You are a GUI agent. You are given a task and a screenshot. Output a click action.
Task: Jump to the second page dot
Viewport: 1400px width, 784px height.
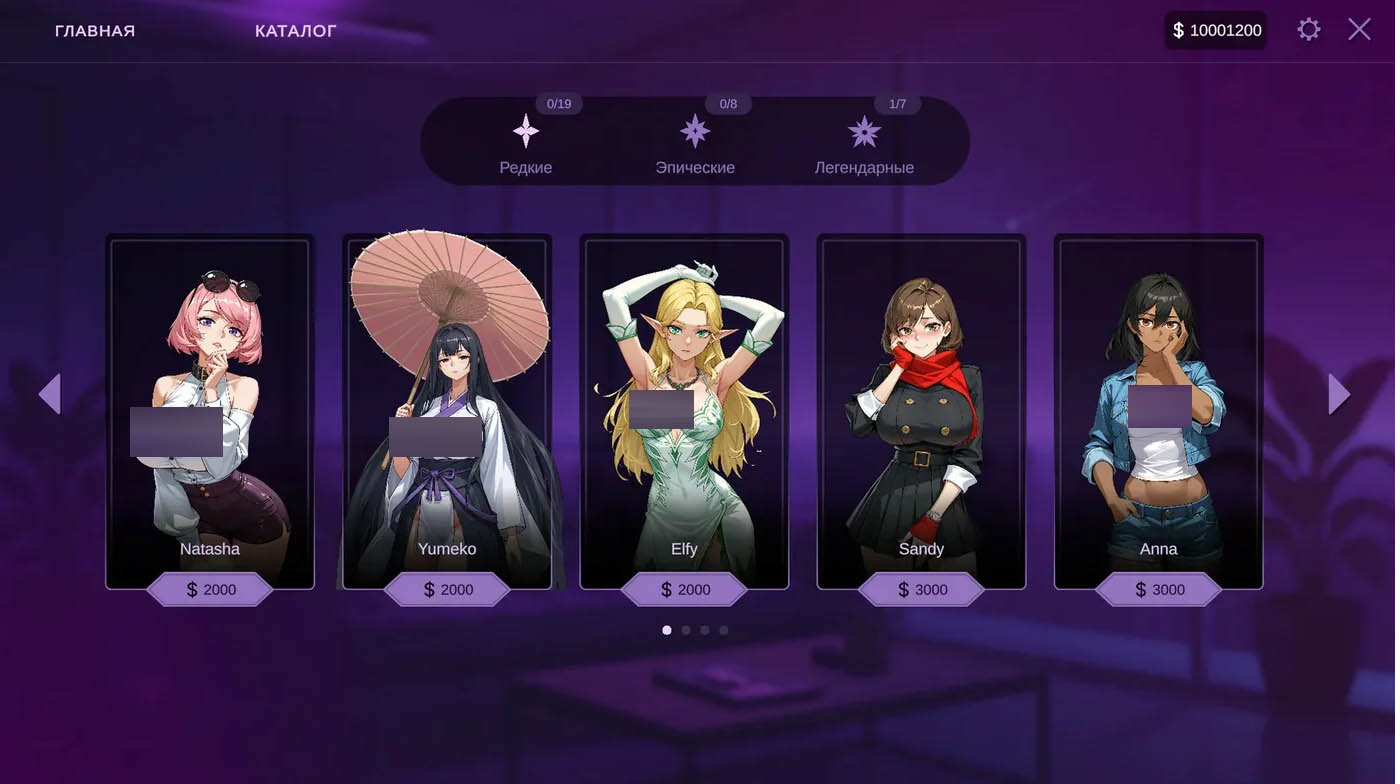point(686,630)
